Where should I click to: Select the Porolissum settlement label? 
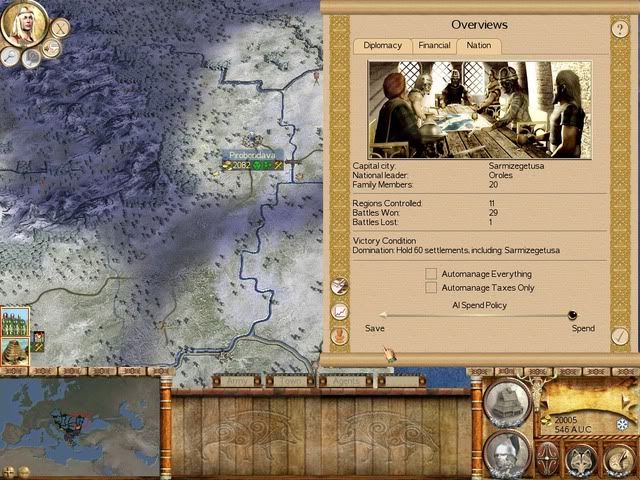coord(254,155)
